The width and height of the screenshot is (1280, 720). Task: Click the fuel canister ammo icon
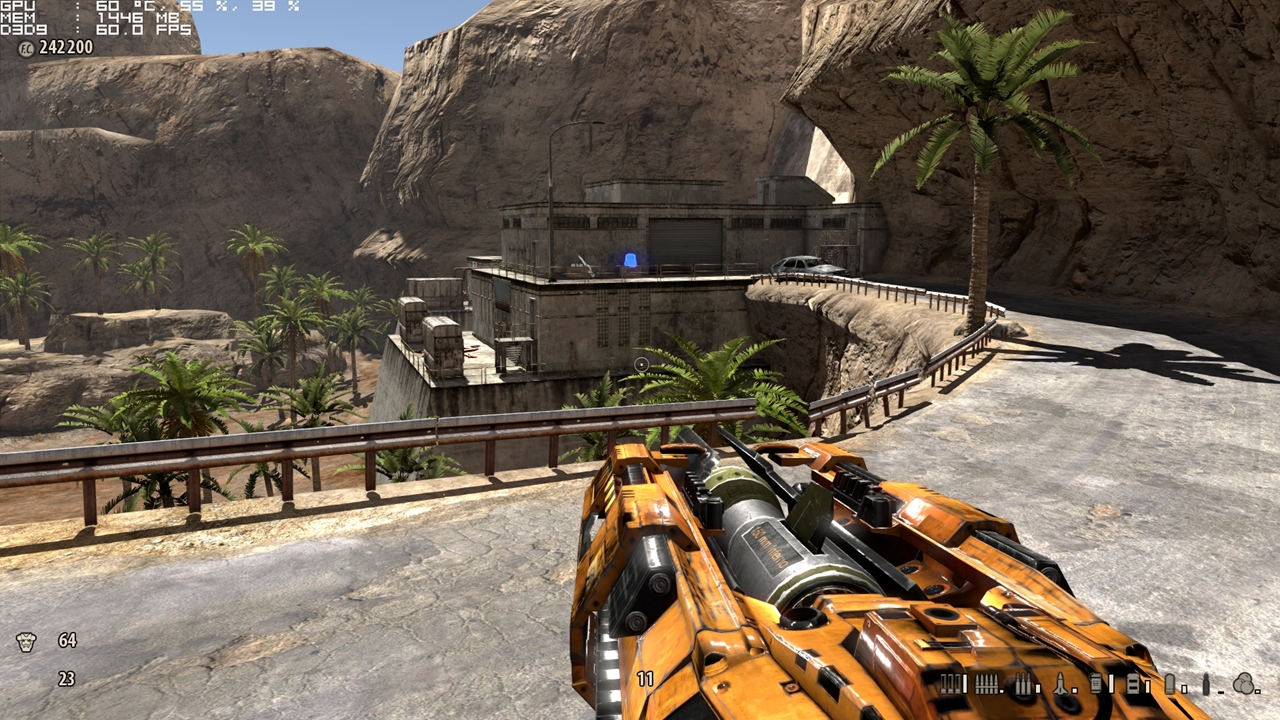pyautogui.click(x=1097, y=684)
